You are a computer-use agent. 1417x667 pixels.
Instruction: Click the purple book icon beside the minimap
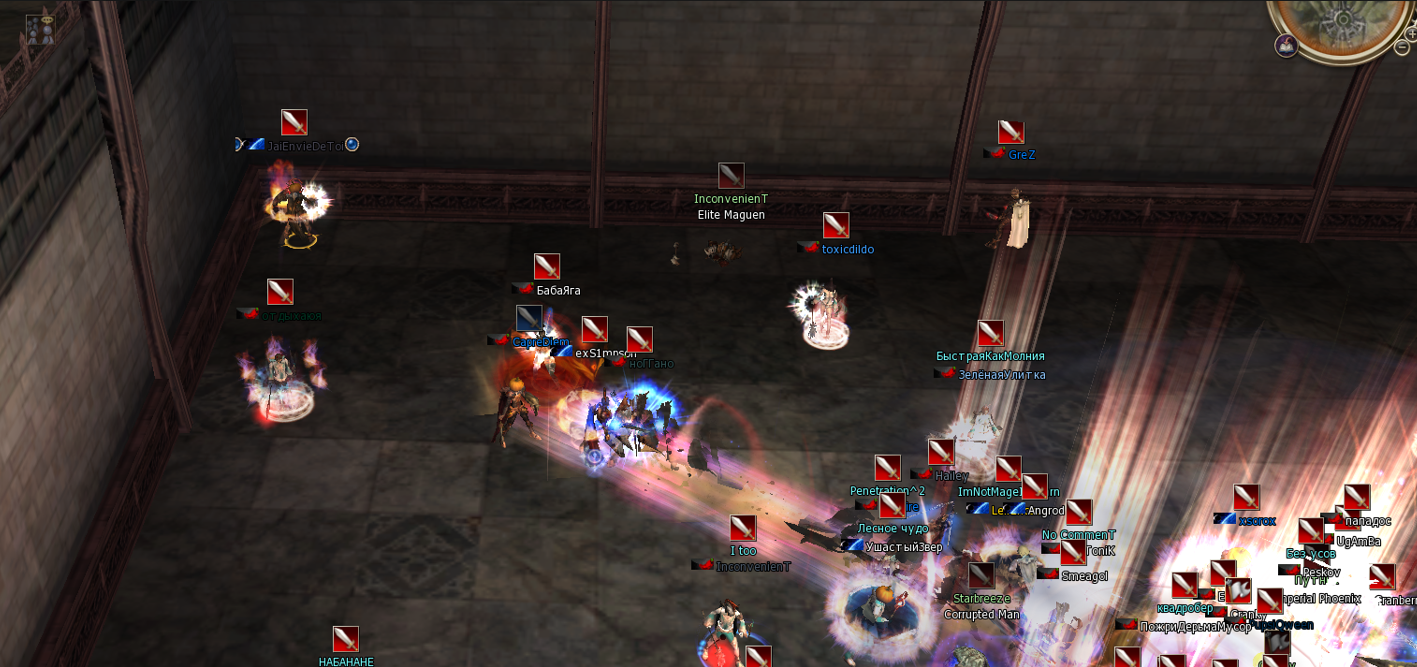coord(1286,45)
